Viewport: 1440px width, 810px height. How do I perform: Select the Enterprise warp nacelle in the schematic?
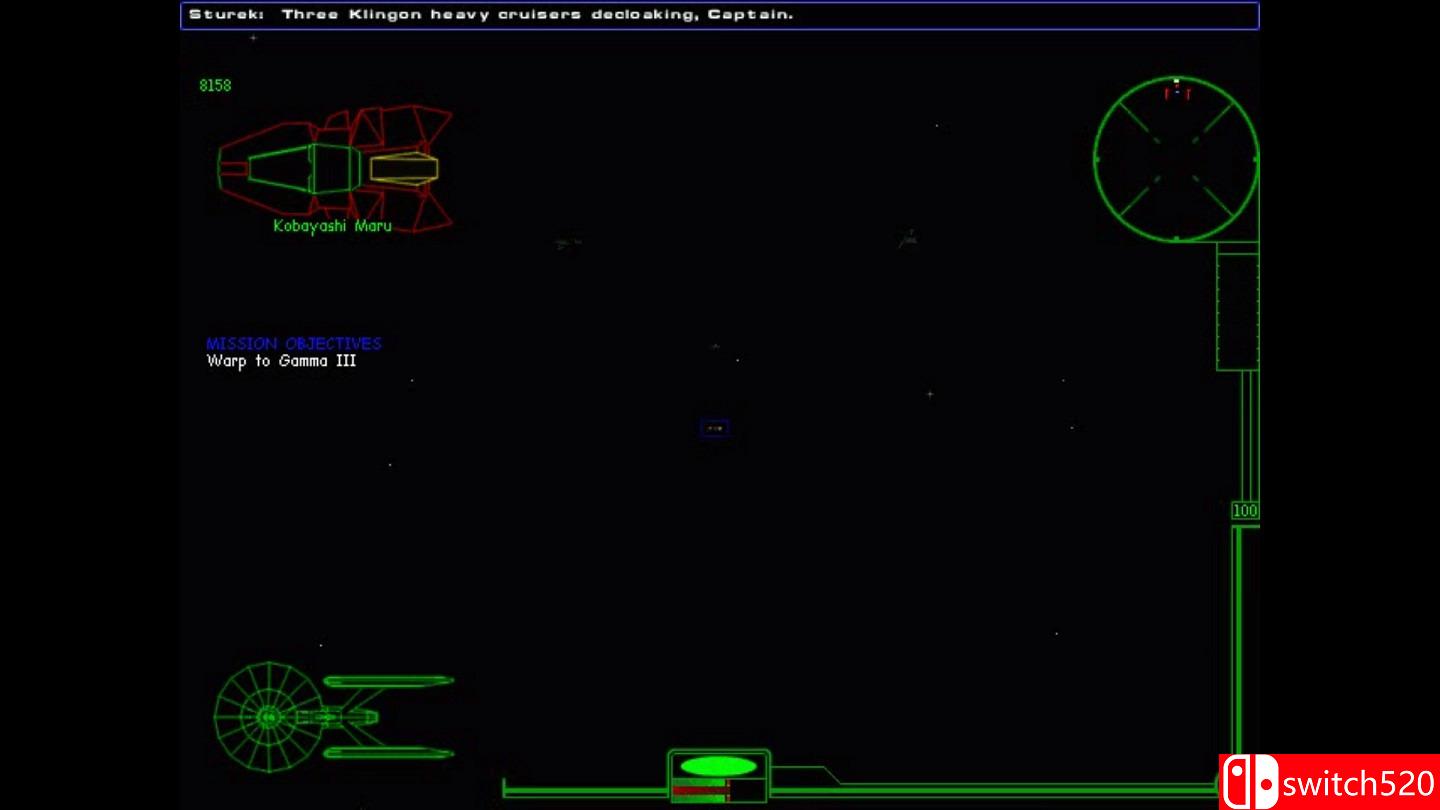[x=390, y=683]
